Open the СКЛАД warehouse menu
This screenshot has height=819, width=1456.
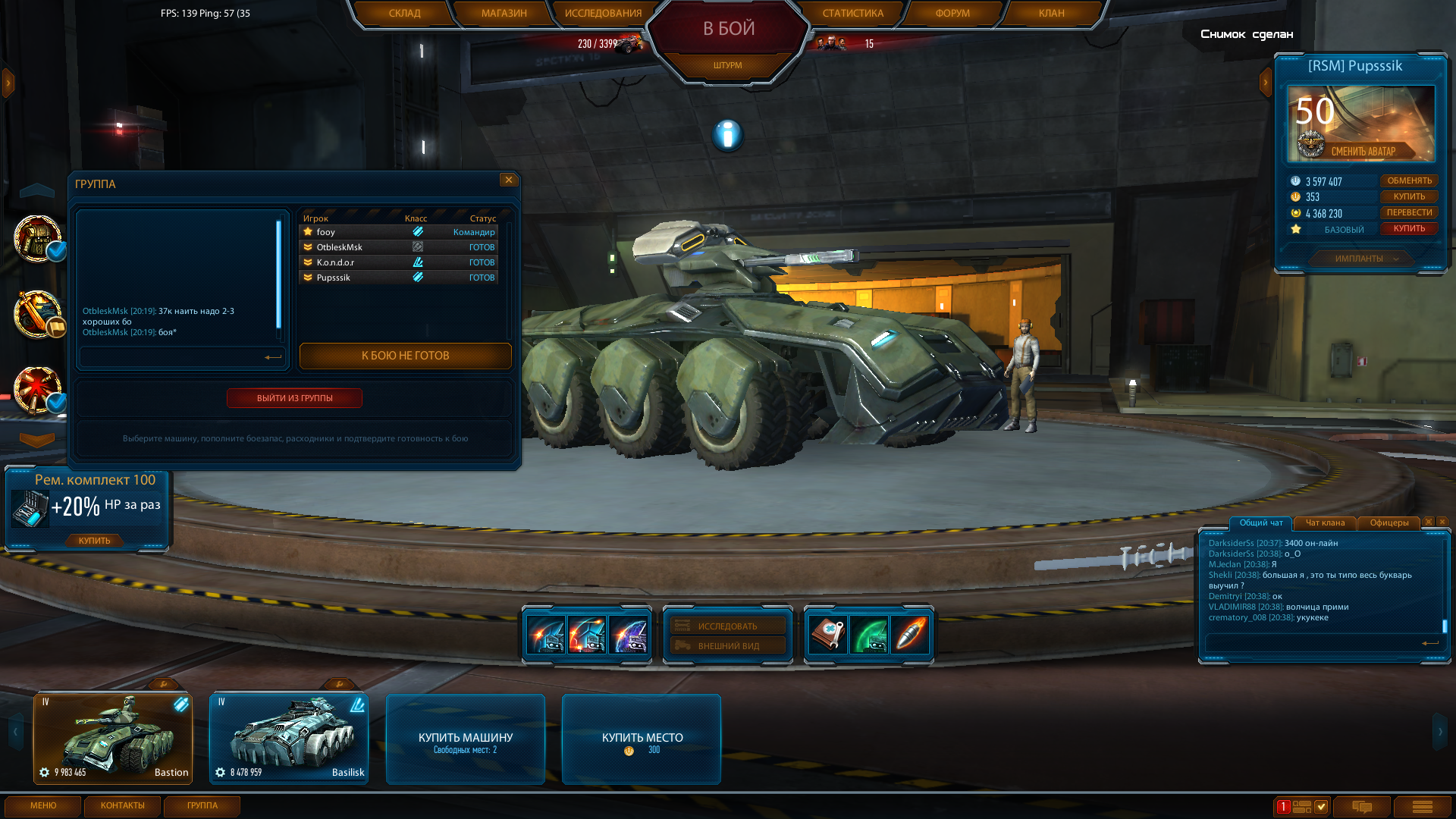coord(404,13)
